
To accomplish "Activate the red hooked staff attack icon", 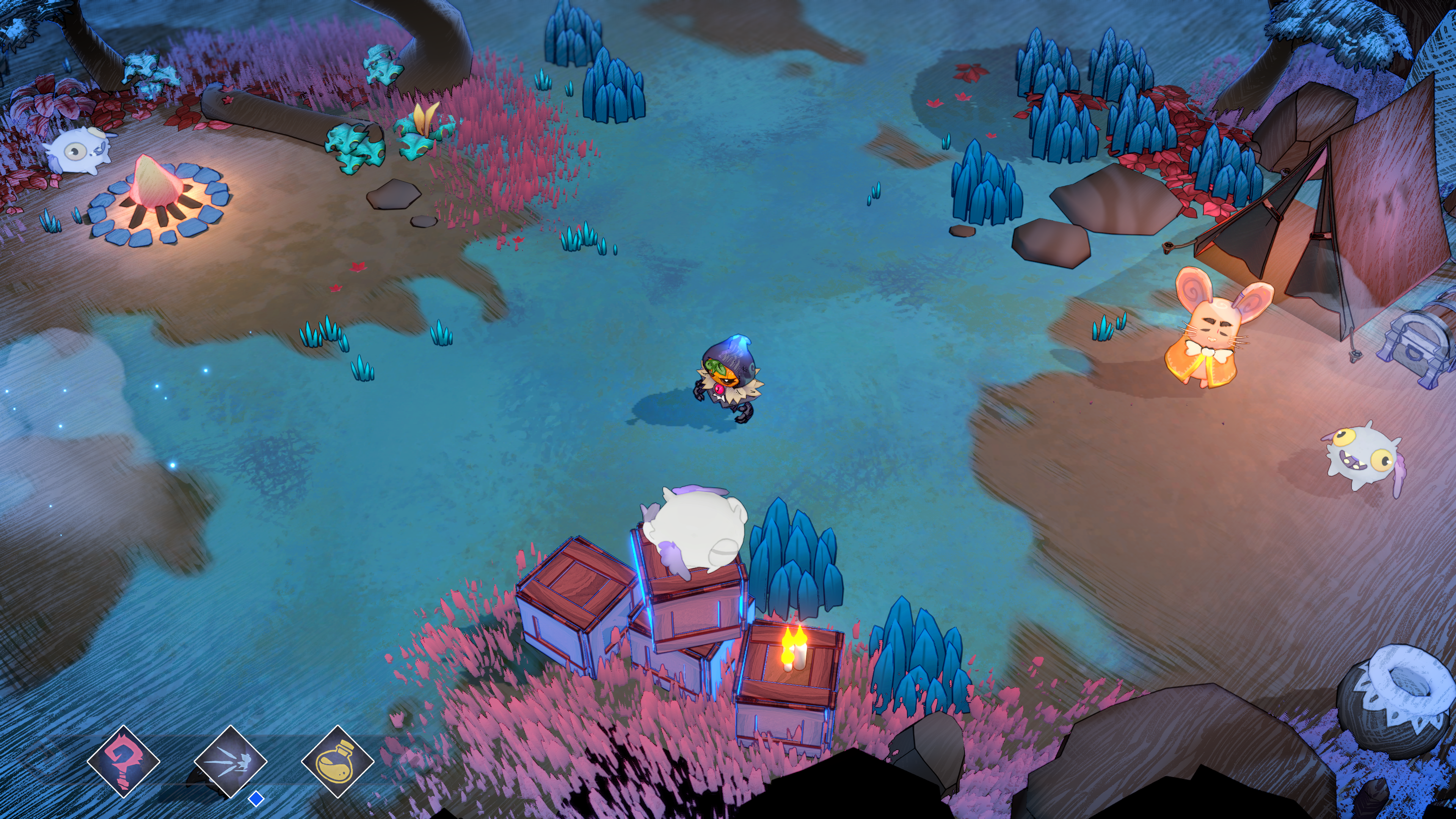I will point(123,761).
